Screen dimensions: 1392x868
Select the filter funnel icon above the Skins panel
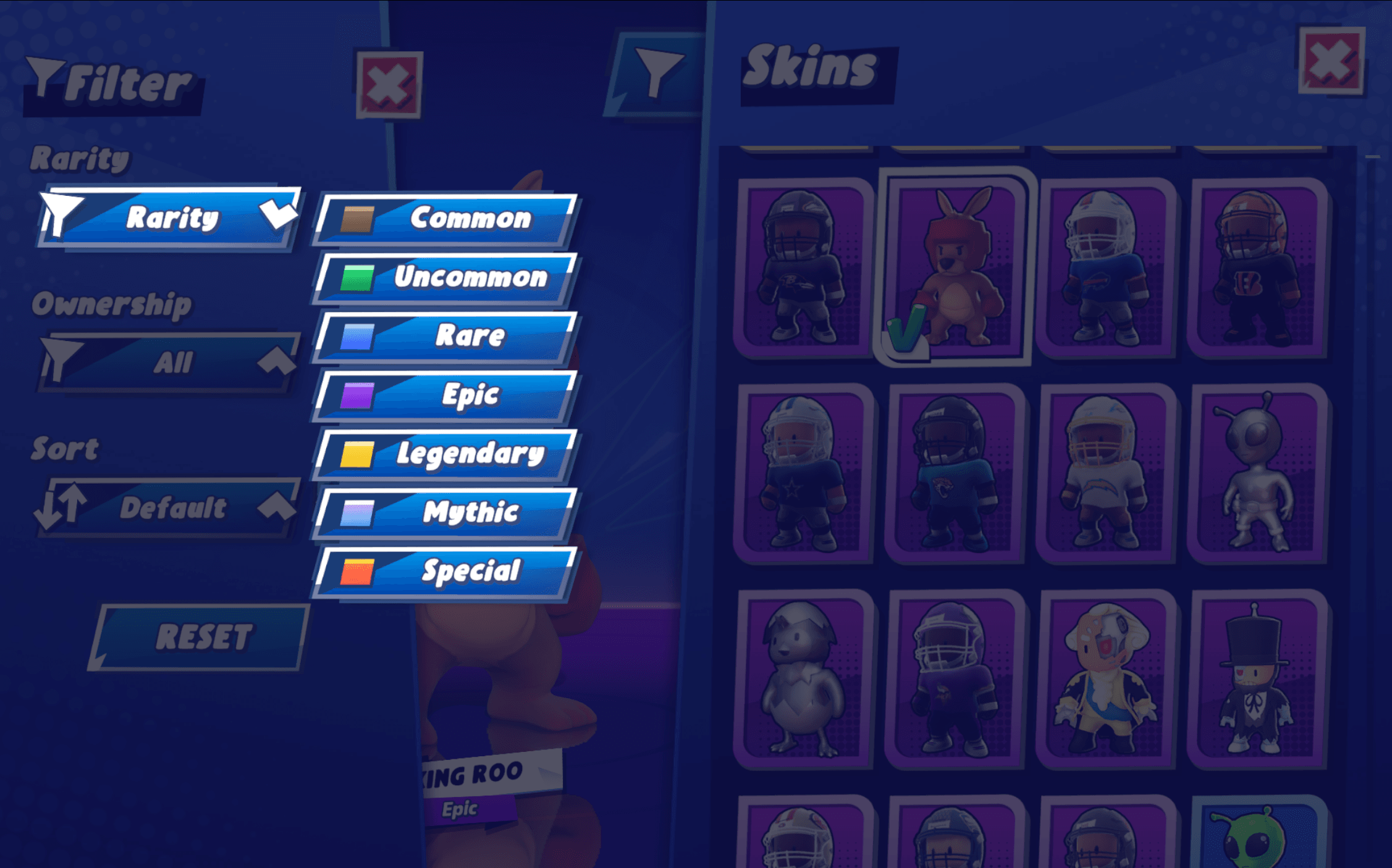pos(657,74)
